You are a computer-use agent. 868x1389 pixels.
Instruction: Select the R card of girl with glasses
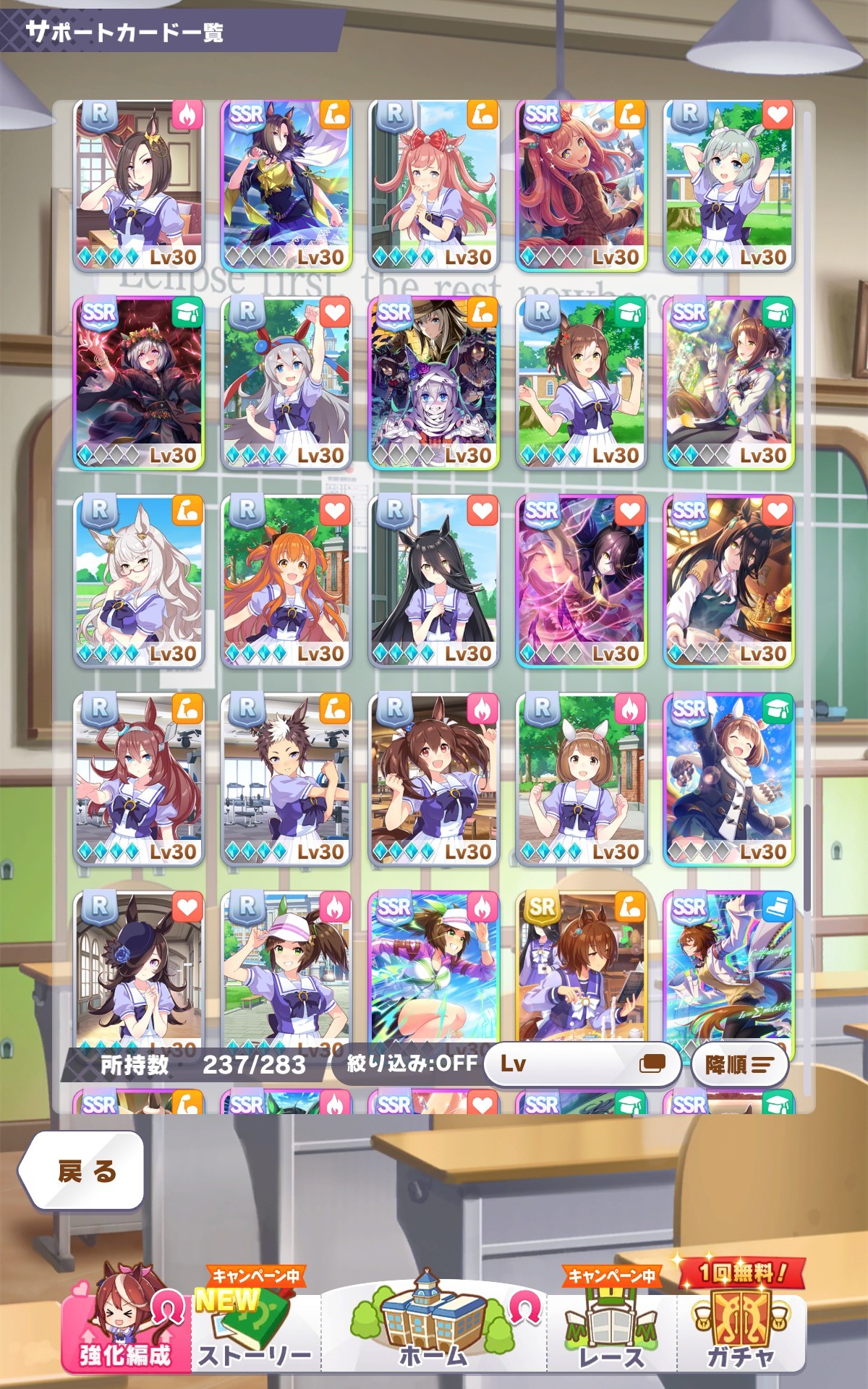tap(139, 581)
